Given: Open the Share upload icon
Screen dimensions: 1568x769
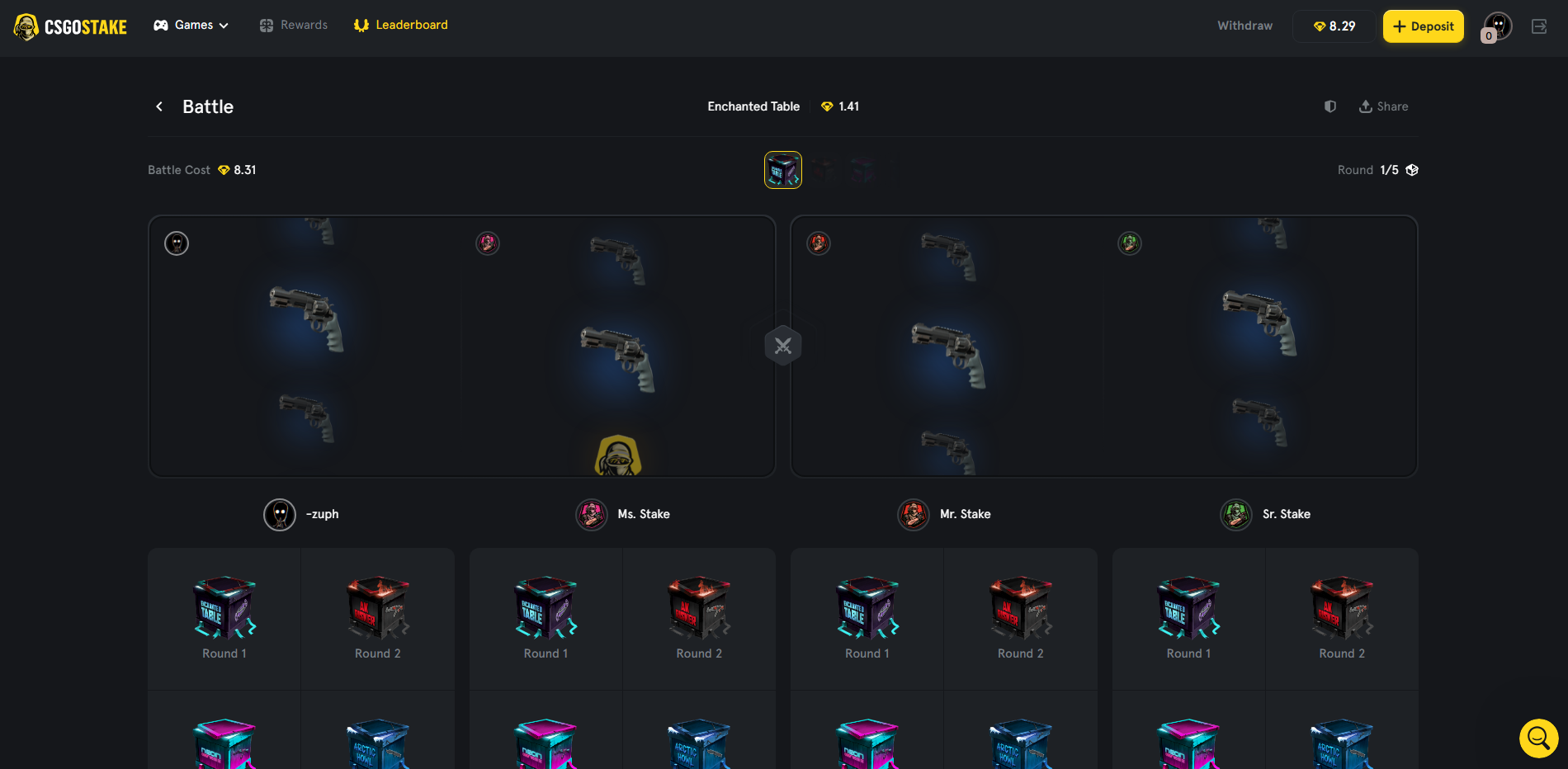Looking at the screenshot, I should click(x=1365, y=106).
